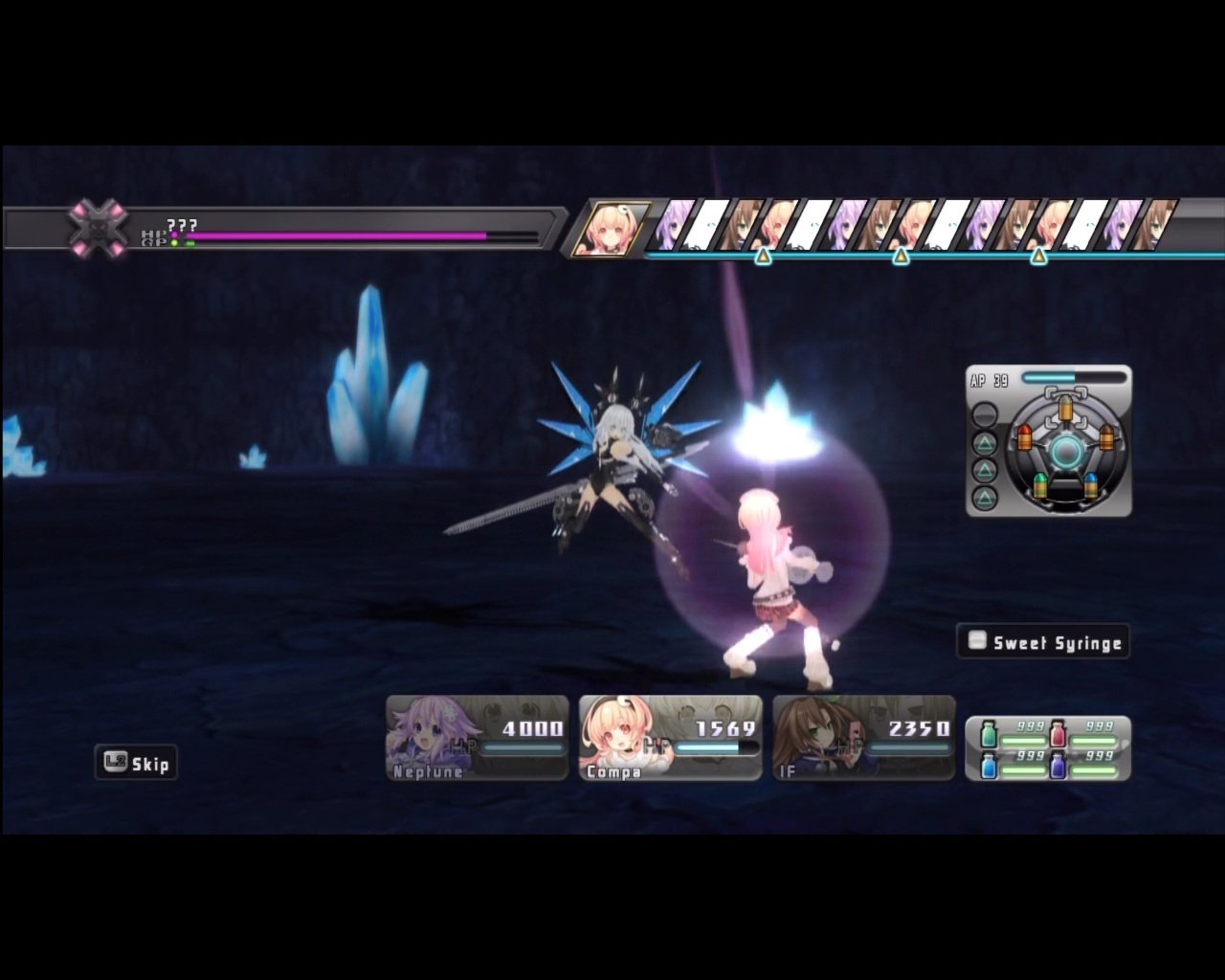Screen dimensions: 1225x980
Task: Activate the Sweet Syringe skill label
Action: click(1043, 642)
